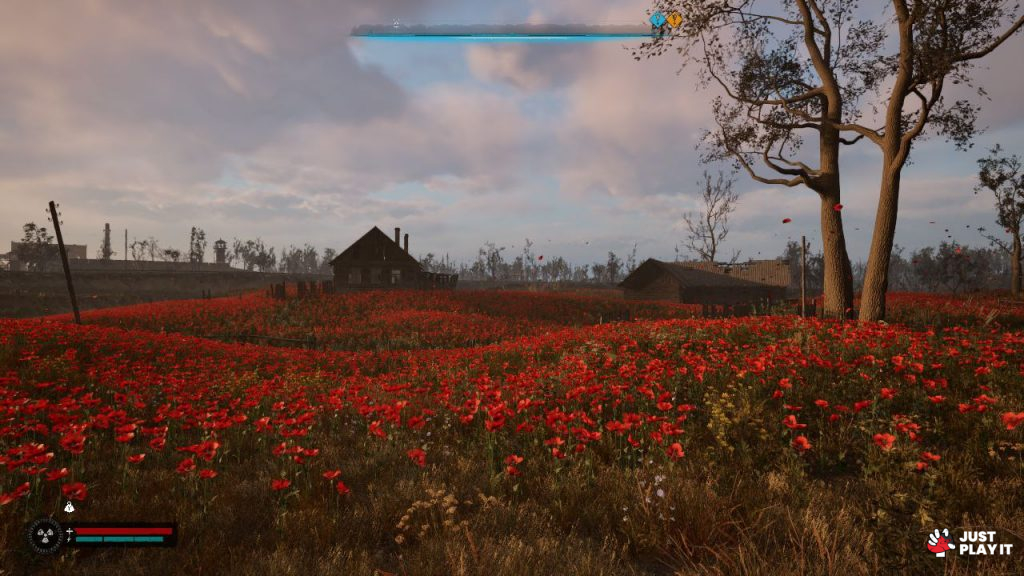Click the Just Play It watermark logo
Image resolution: width=1024 pixels, height=576 pixels.
(x=969, y=542)
